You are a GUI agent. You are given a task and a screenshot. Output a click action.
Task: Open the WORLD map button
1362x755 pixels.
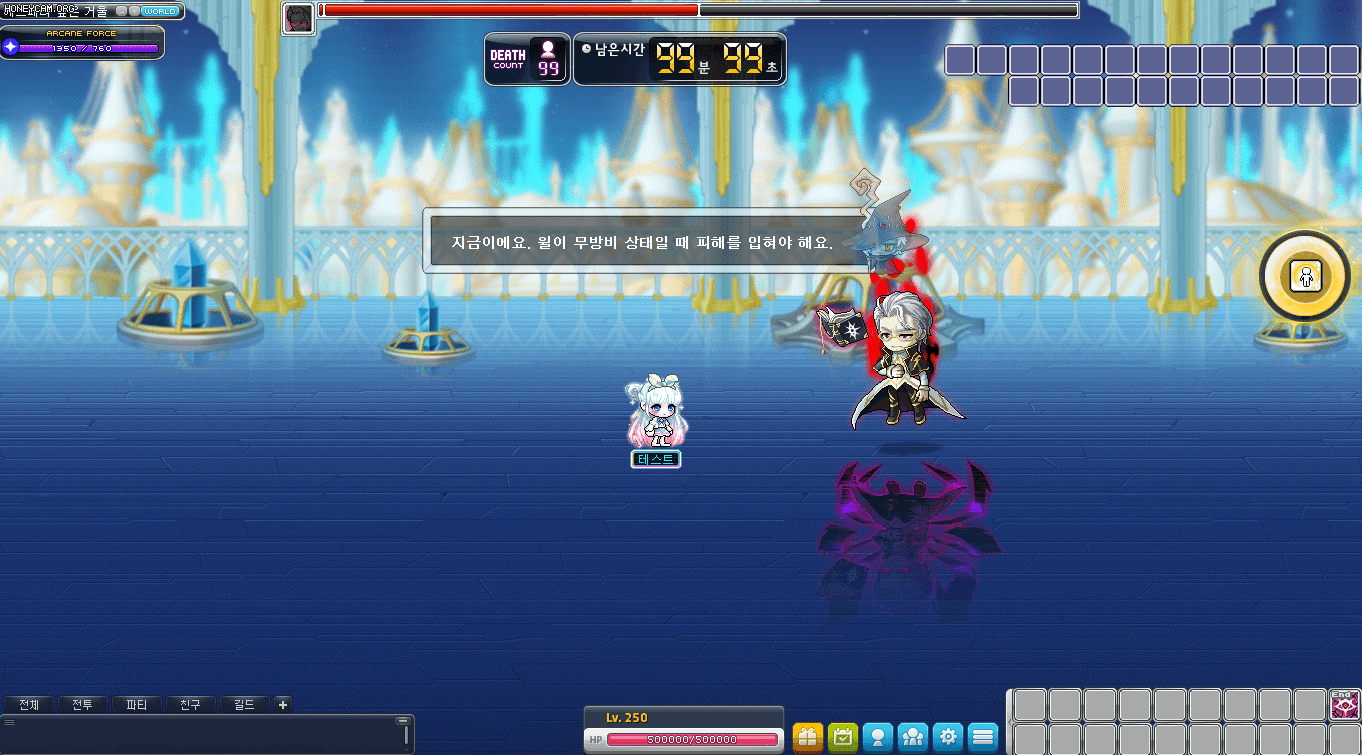click(160, 11)
